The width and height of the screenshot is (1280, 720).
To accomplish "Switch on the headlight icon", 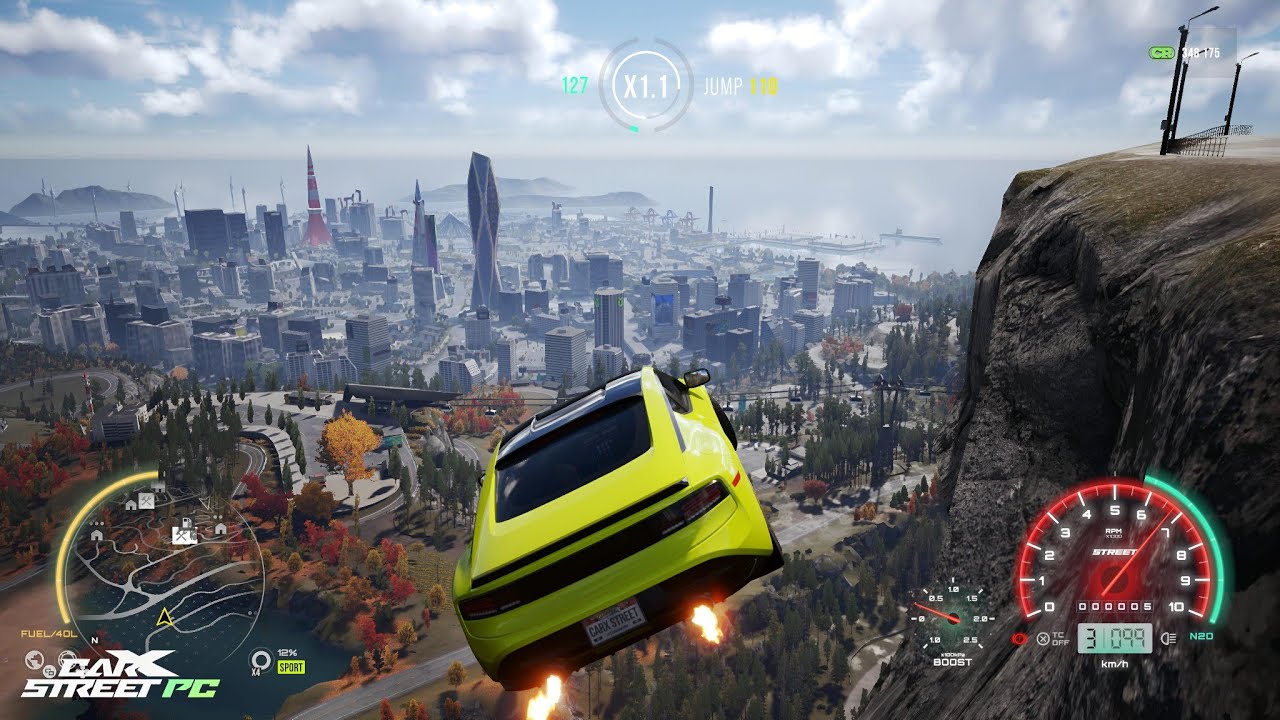I will click(x=1170, y=638).
